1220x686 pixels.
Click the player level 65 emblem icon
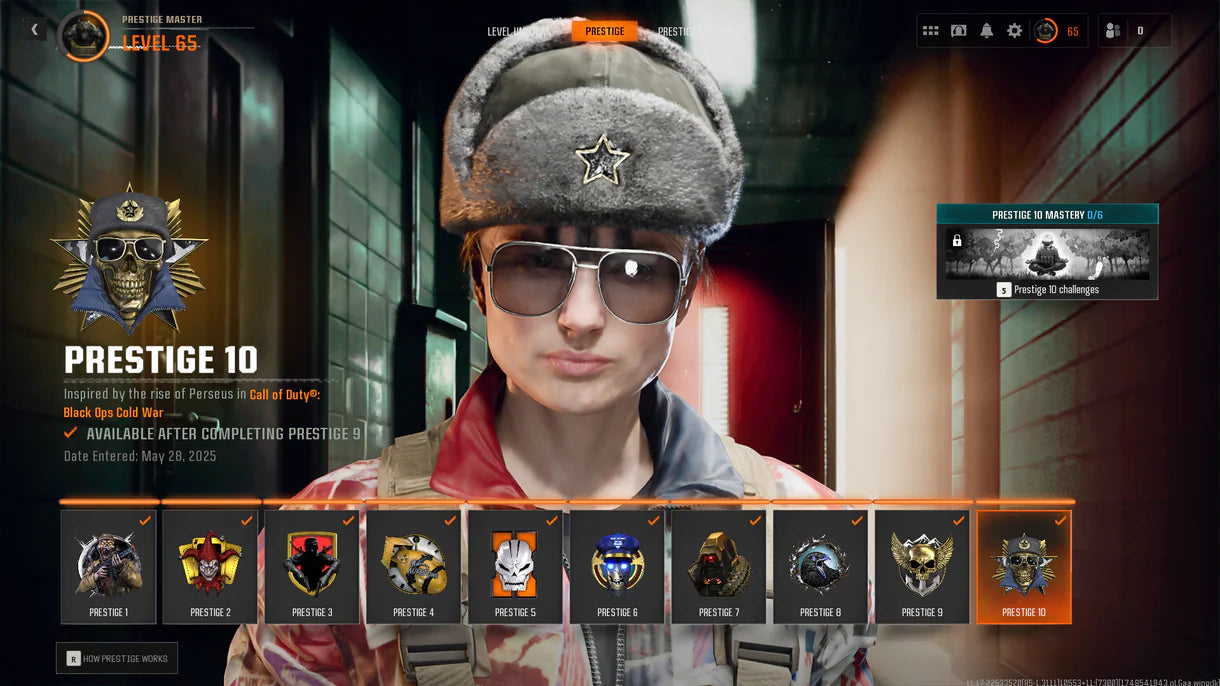(x=1045, y=31)
